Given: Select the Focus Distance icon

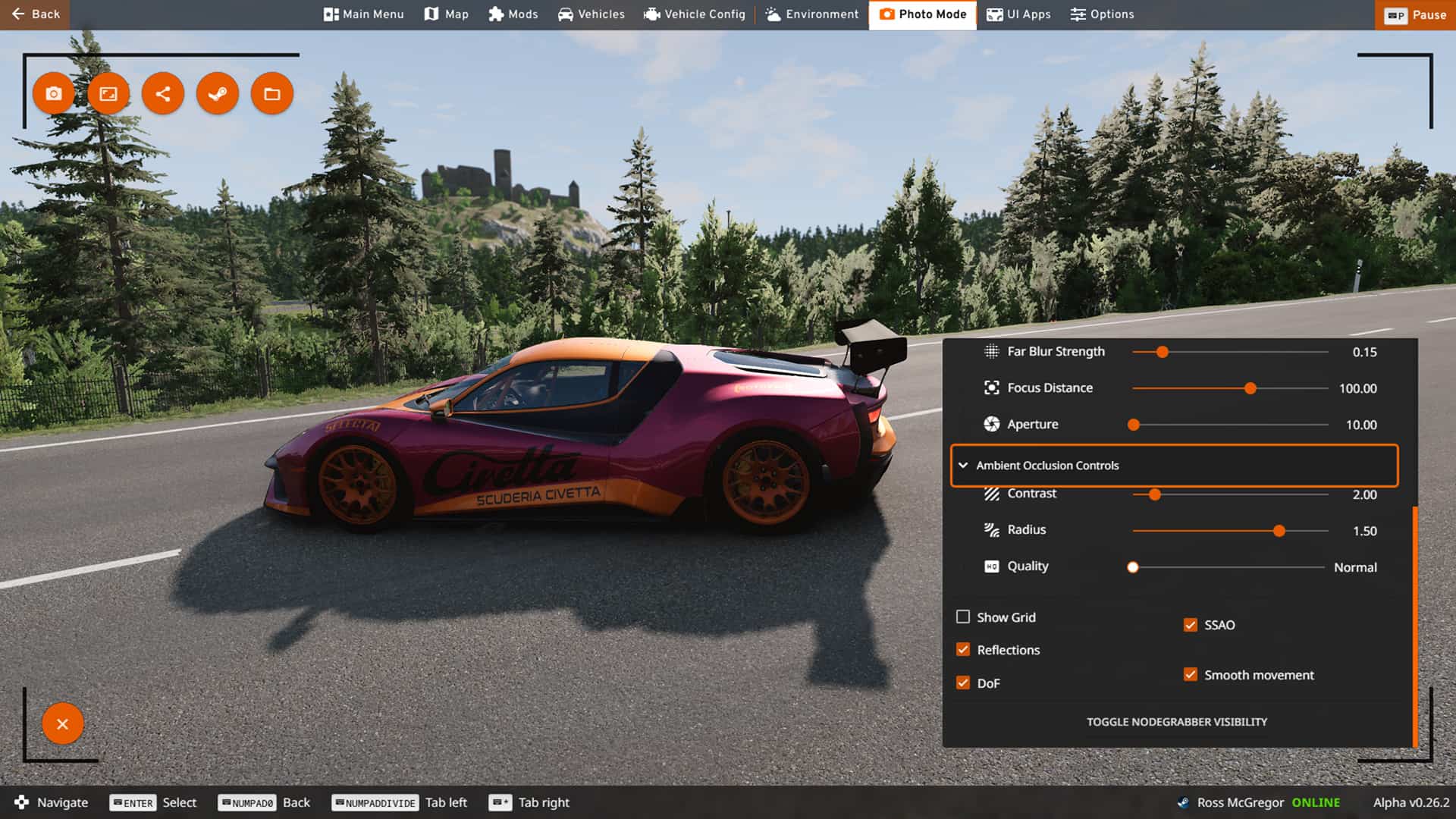Looking at the screenshot, I should click(990, 388).
